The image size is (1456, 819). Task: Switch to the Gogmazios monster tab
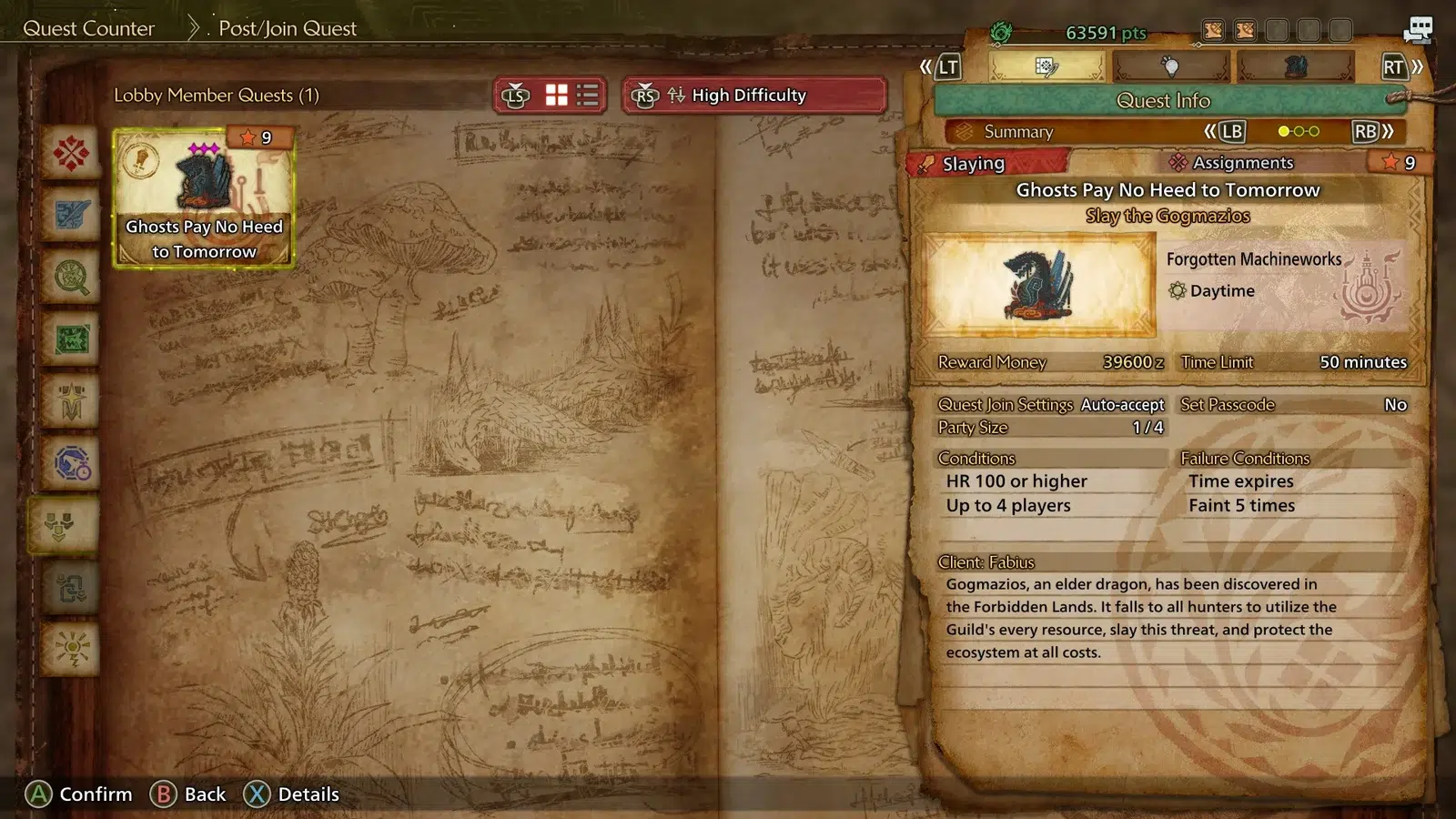[1296, 66]
